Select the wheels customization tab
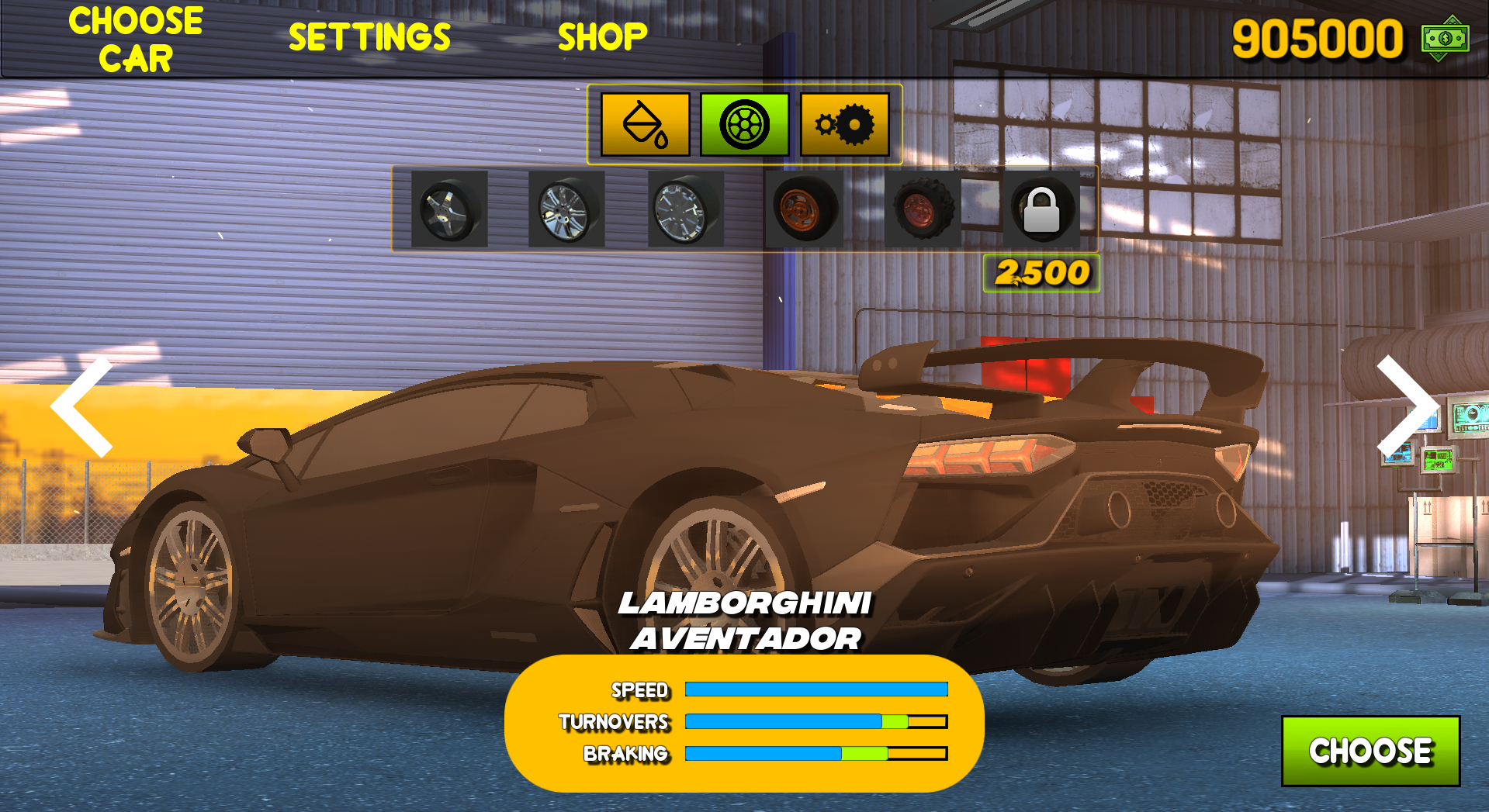 click(x=743, y=125)
